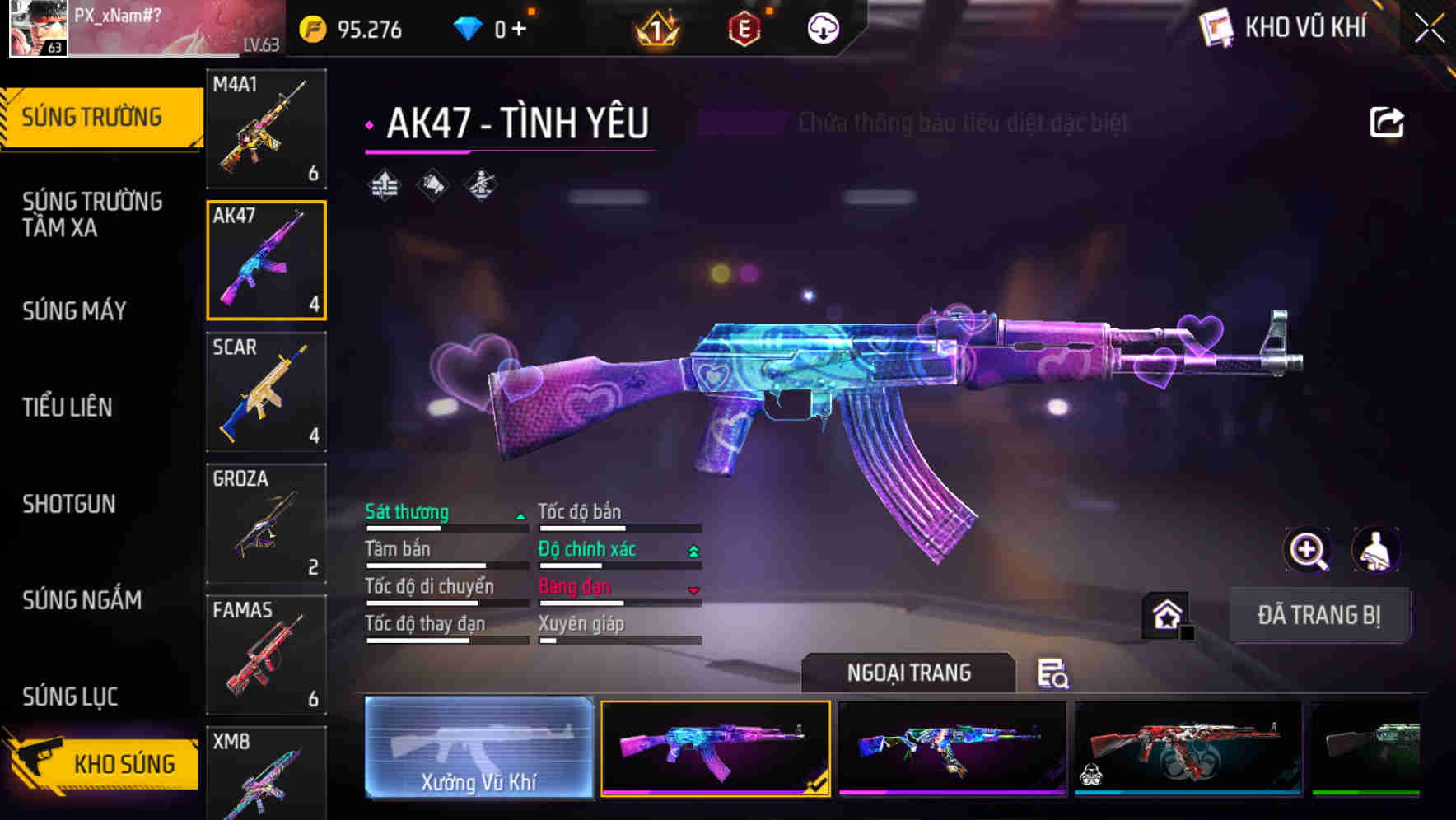Click the share icon near the top right
1456x820 pixels.
click(1387, 121)
